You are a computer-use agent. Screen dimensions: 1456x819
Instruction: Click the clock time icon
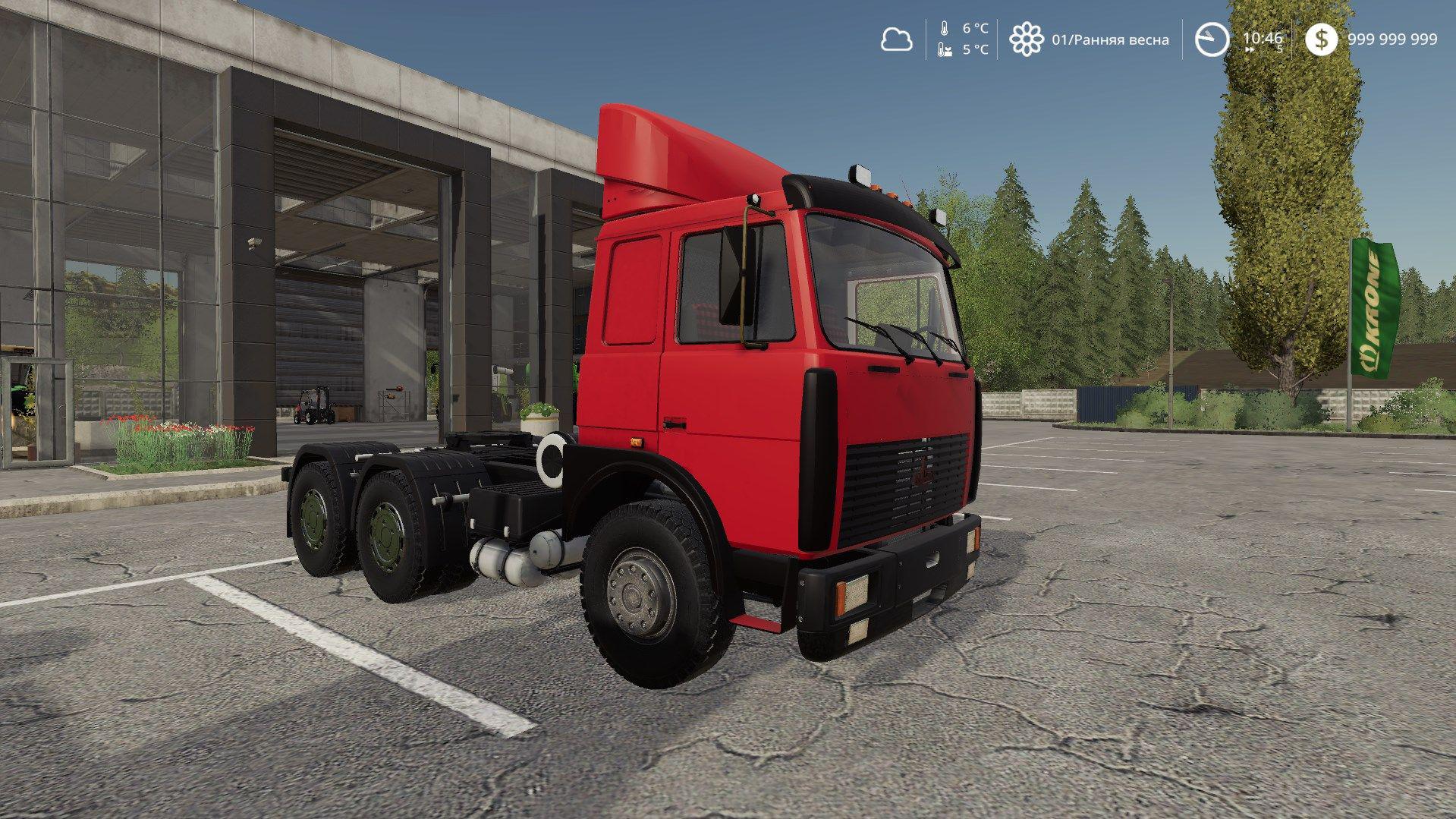(1212, 39)
